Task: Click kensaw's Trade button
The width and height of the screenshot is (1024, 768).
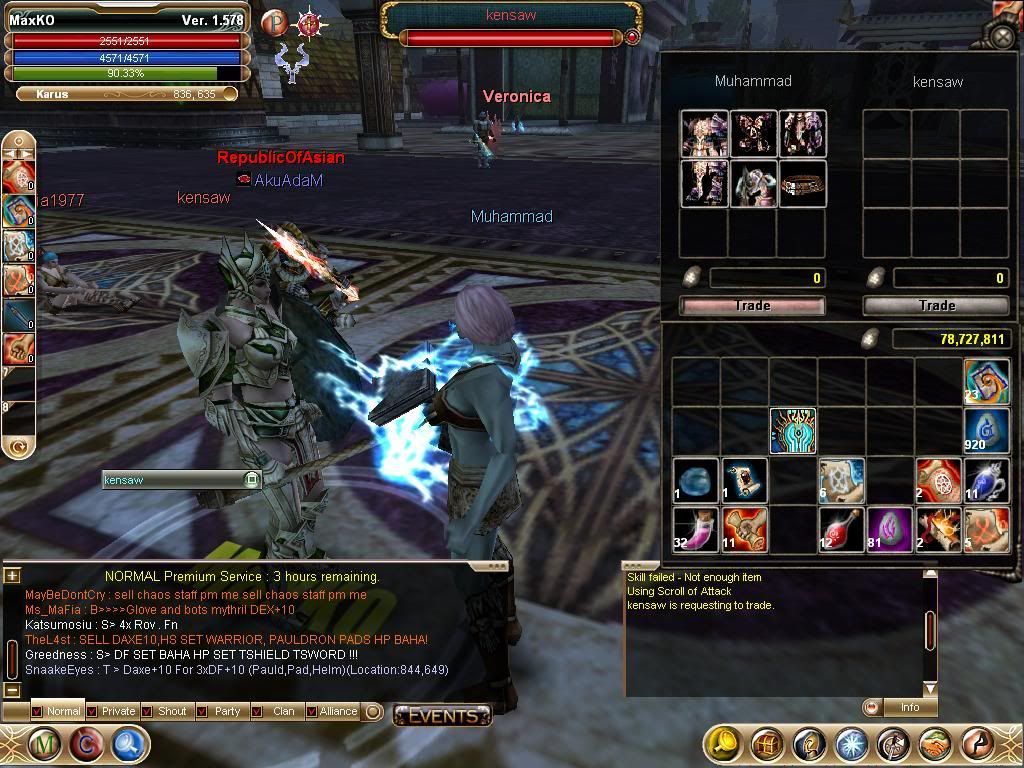Action: click(936, 305)
